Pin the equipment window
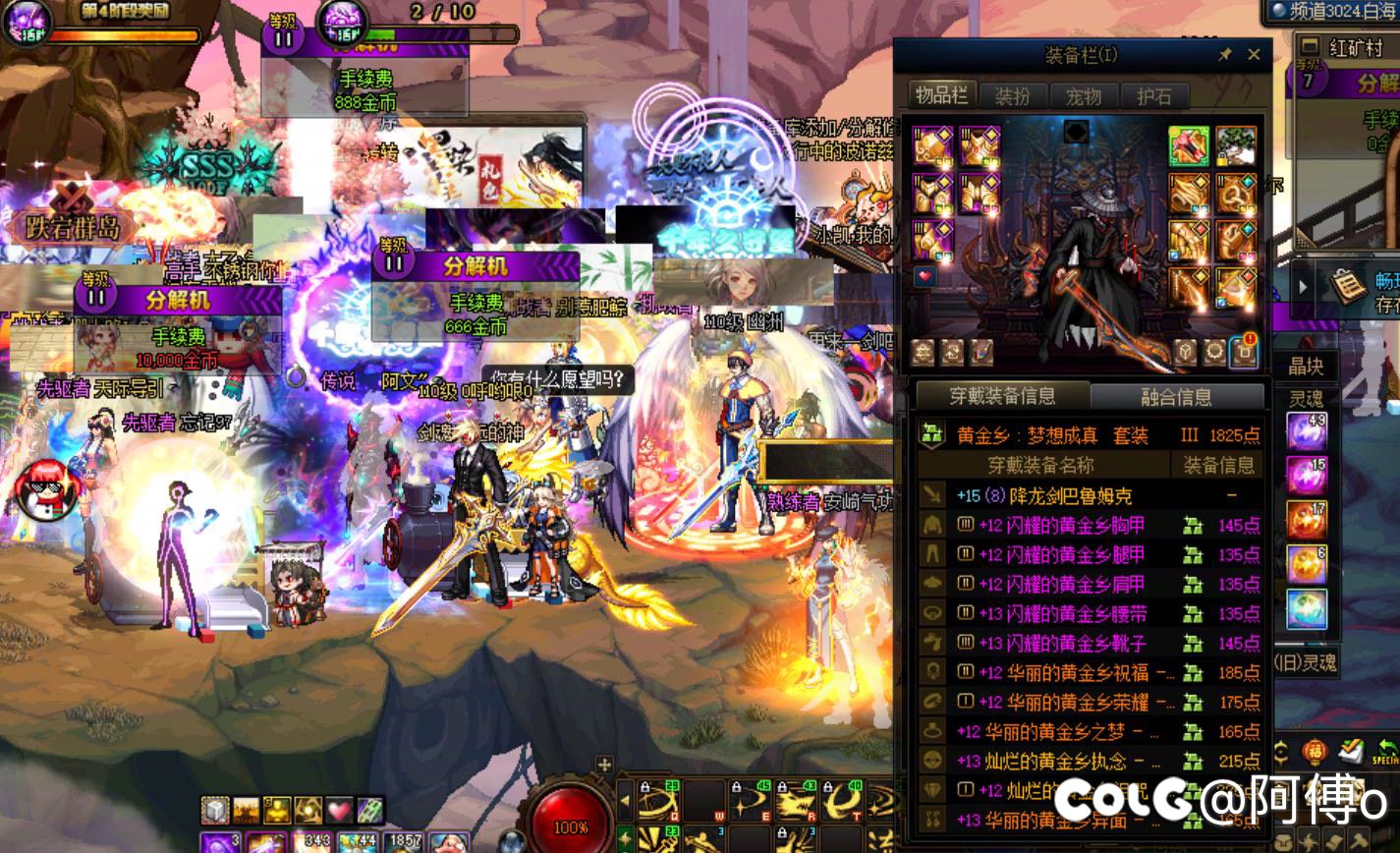The width and height of the screenshot is (1400, 853). point(1224,55)
